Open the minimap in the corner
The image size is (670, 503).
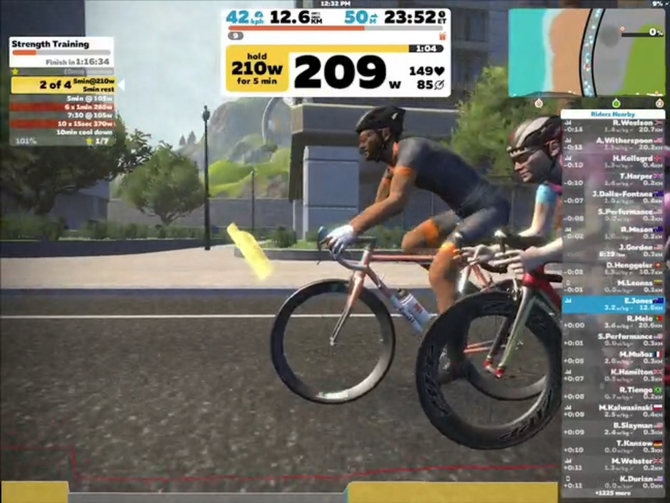point(586,51)
